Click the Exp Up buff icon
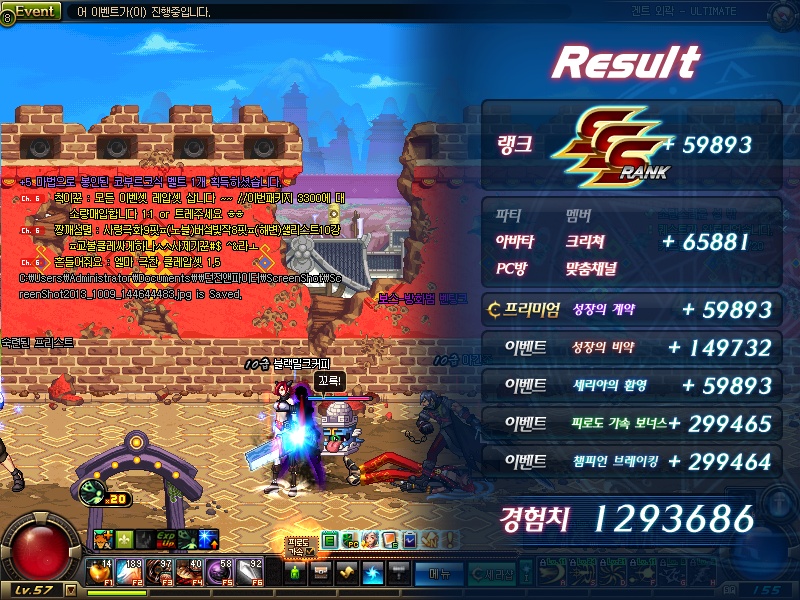800x600 pixels. [164, 540]
